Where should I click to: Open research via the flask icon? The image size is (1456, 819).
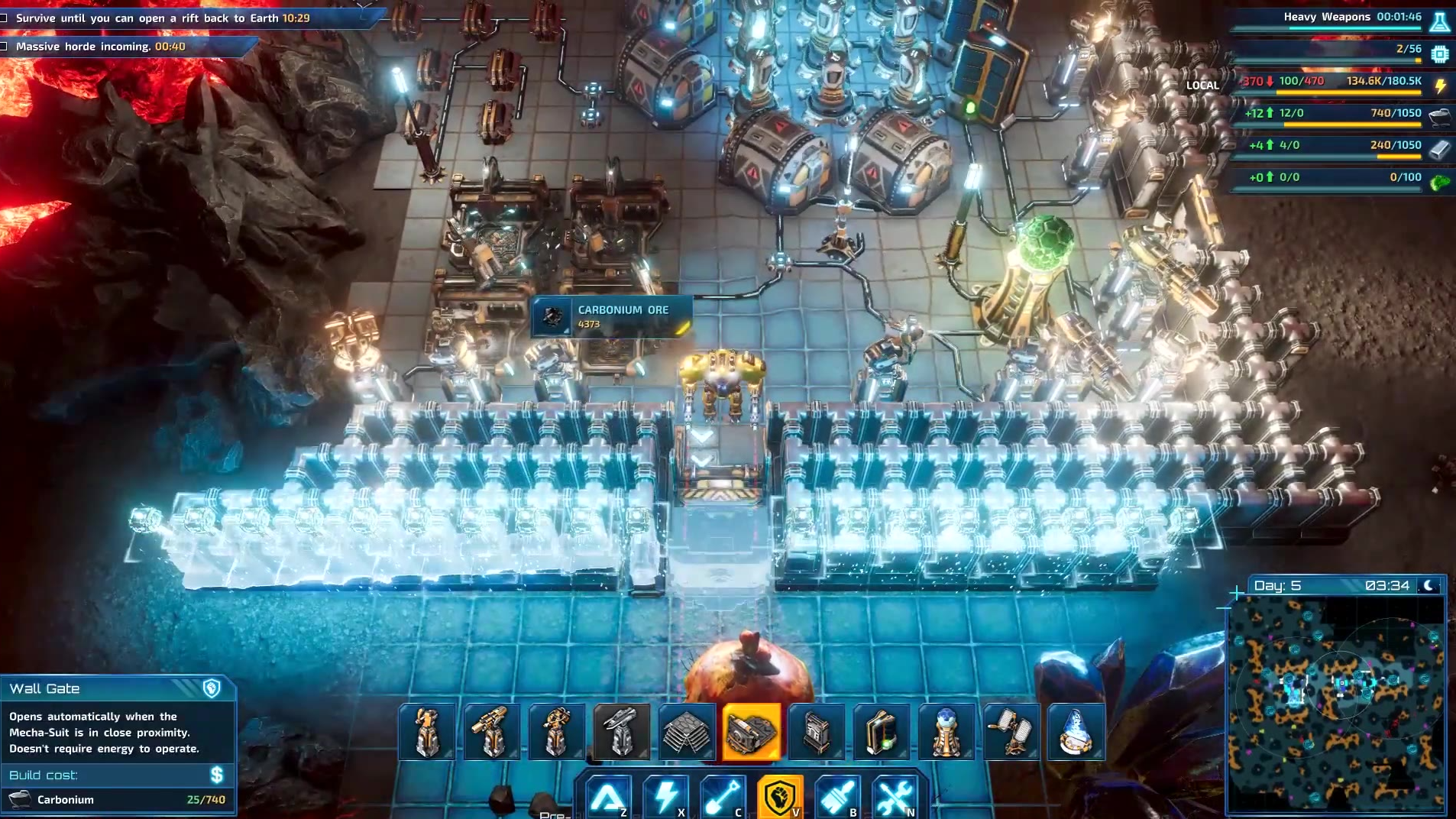click(x=1440, y=21)
